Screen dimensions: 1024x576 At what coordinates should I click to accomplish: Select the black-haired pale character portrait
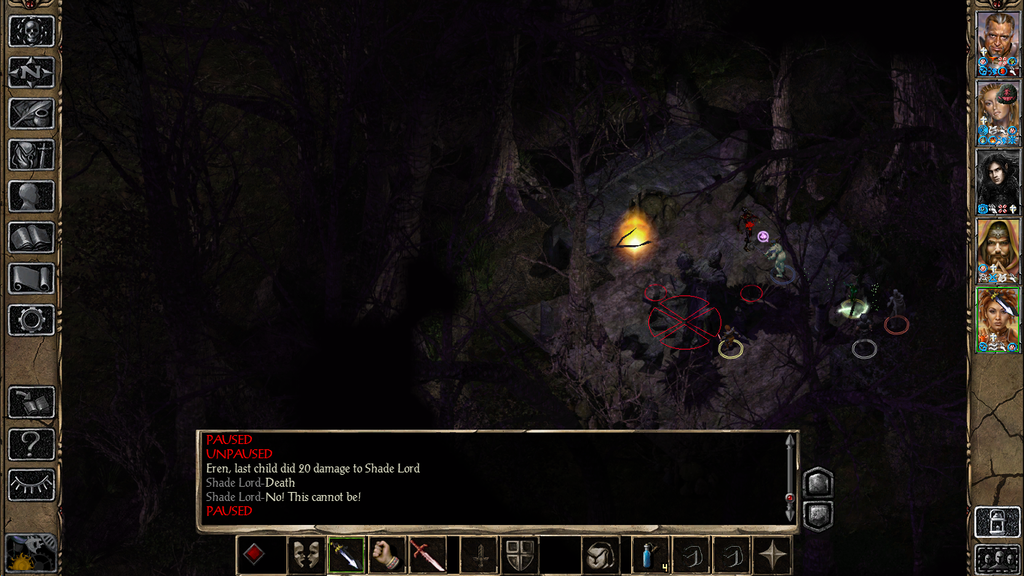point(998,180)
